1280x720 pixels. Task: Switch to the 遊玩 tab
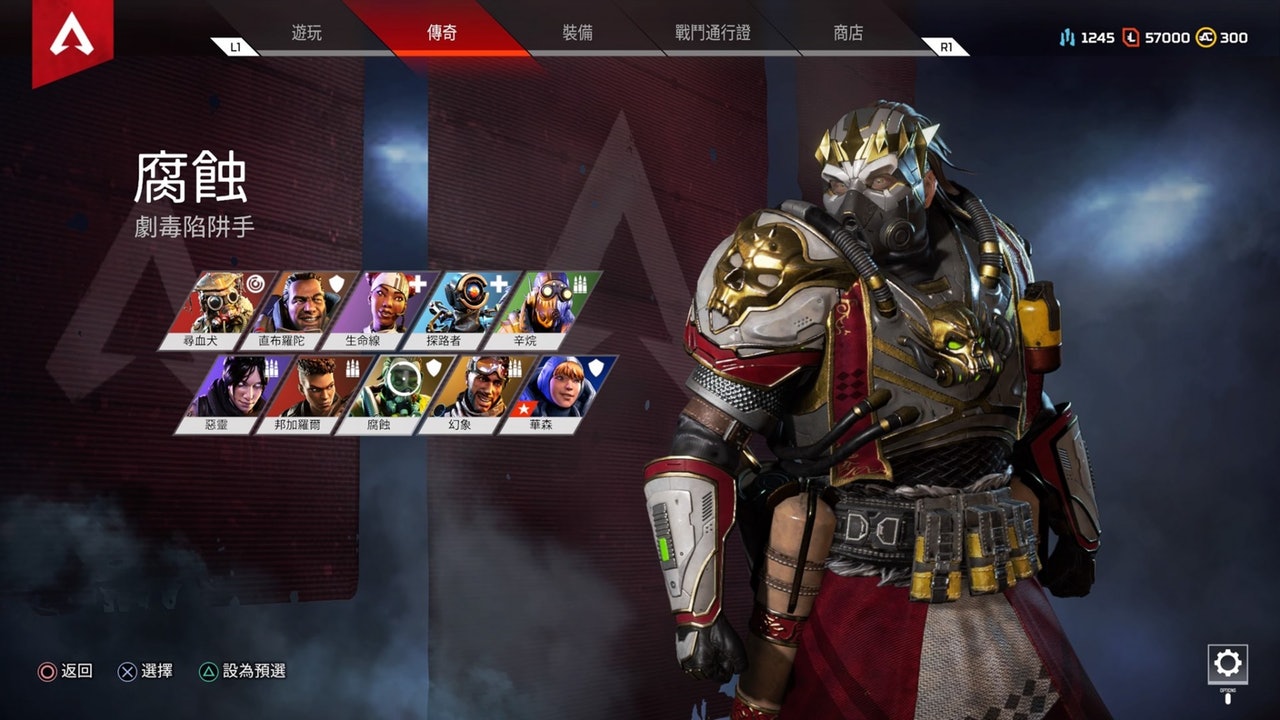click(x=307, y=33)
